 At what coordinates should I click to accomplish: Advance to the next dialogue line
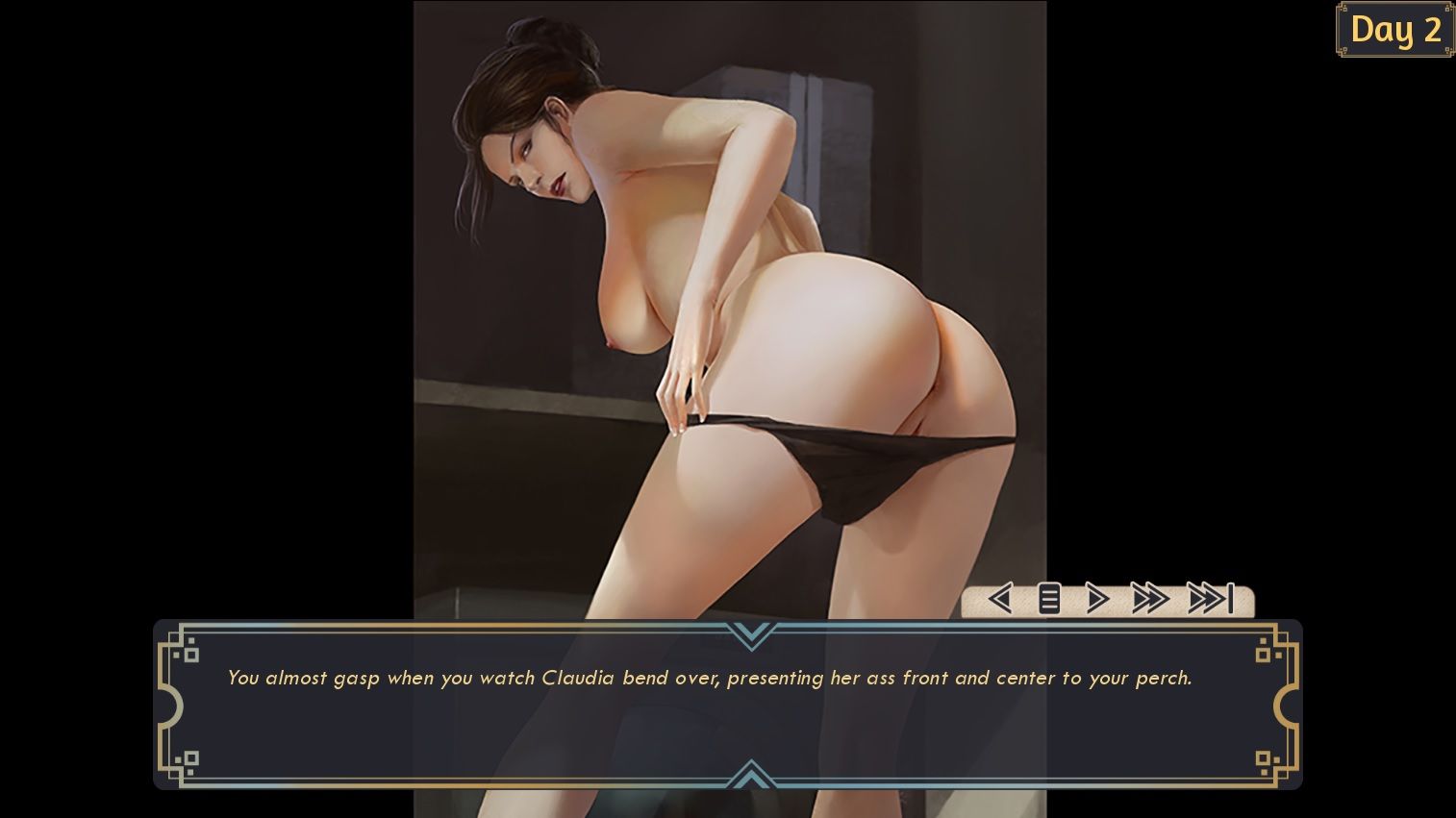[x=1097, y=599]
